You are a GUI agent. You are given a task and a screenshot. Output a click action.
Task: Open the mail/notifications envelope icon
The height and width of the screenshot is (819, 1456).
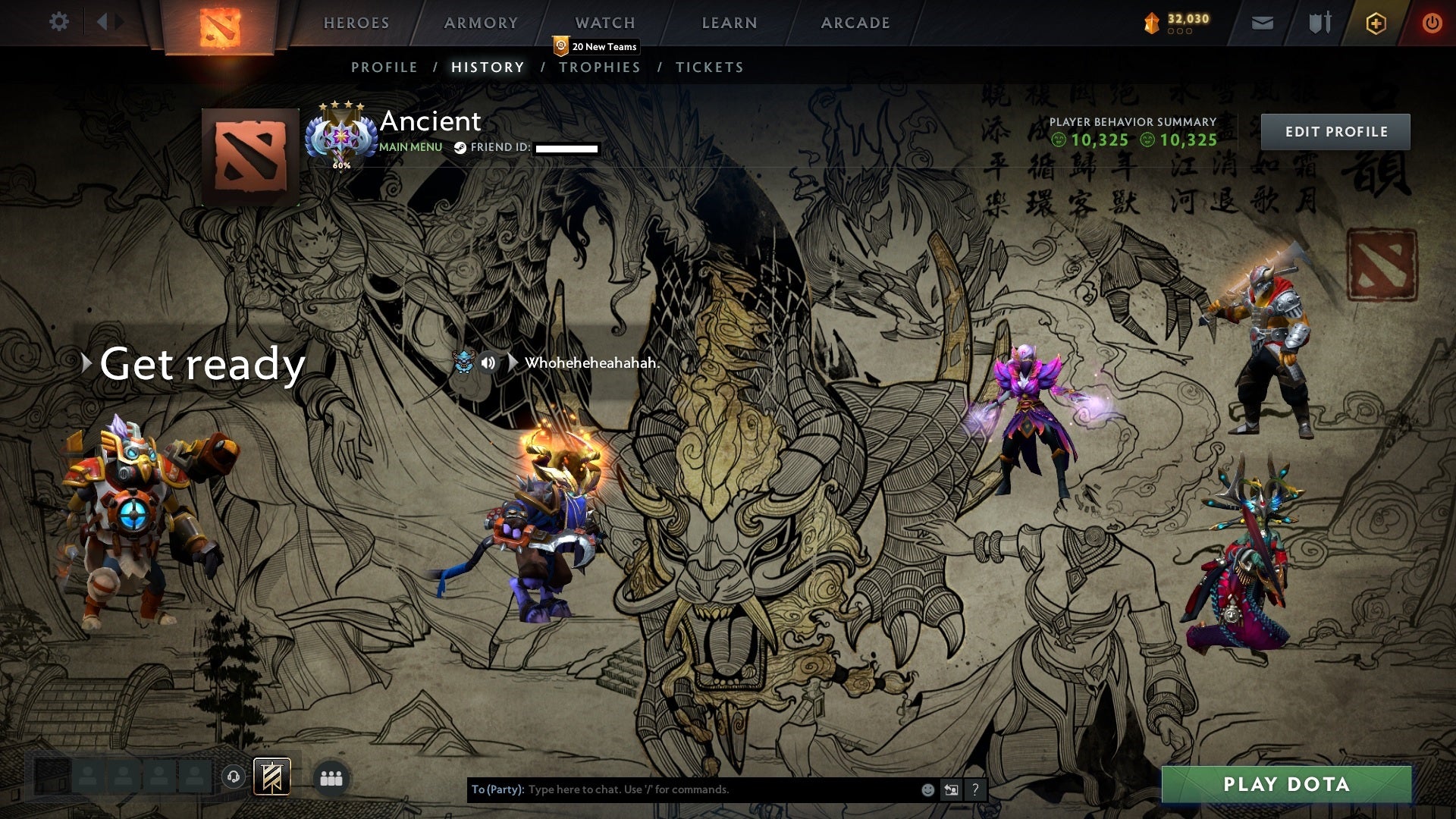[x=1262, y=23]
